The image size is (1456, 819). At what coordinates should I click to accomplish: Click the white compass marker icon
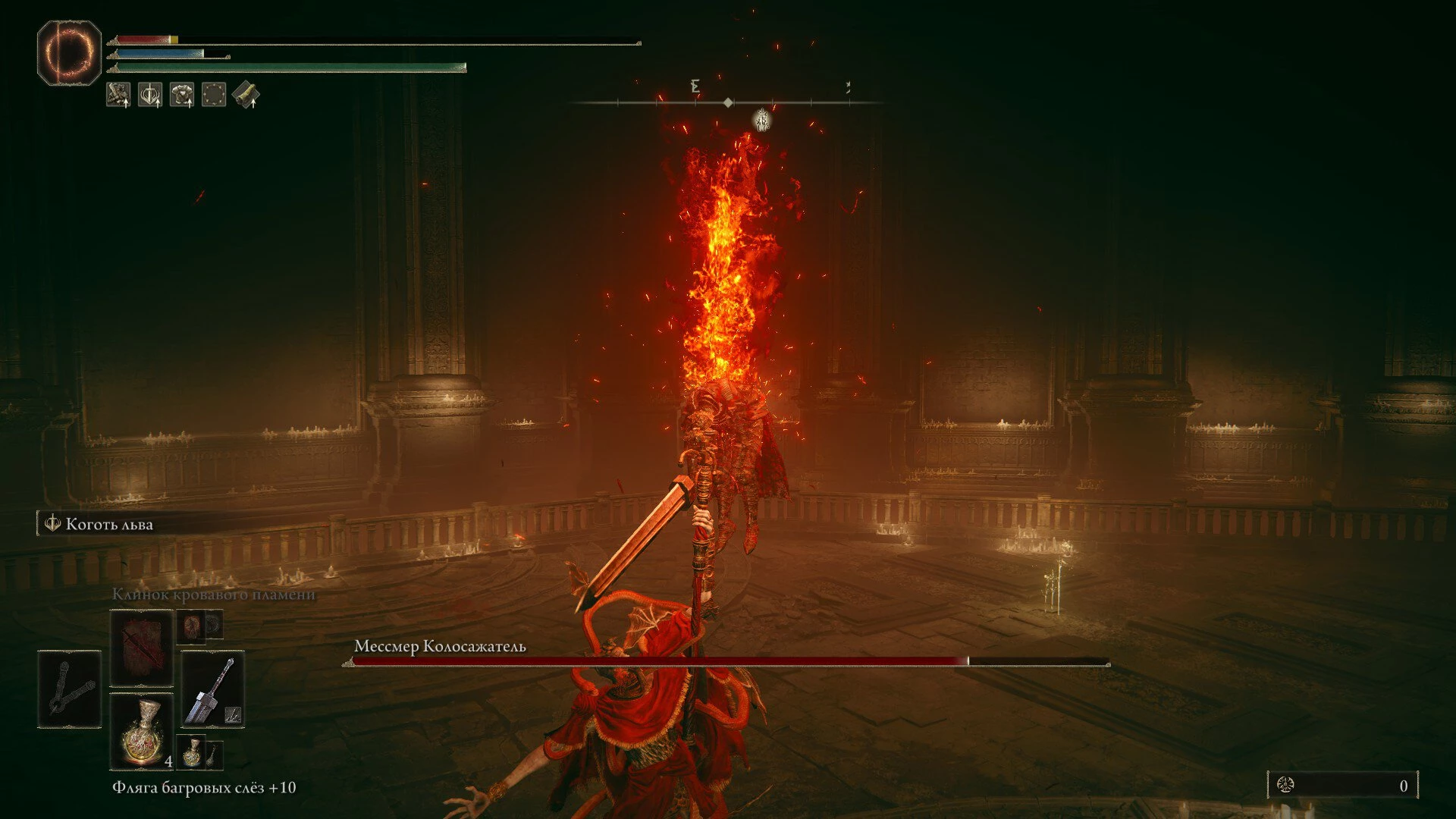coord(762,120)
